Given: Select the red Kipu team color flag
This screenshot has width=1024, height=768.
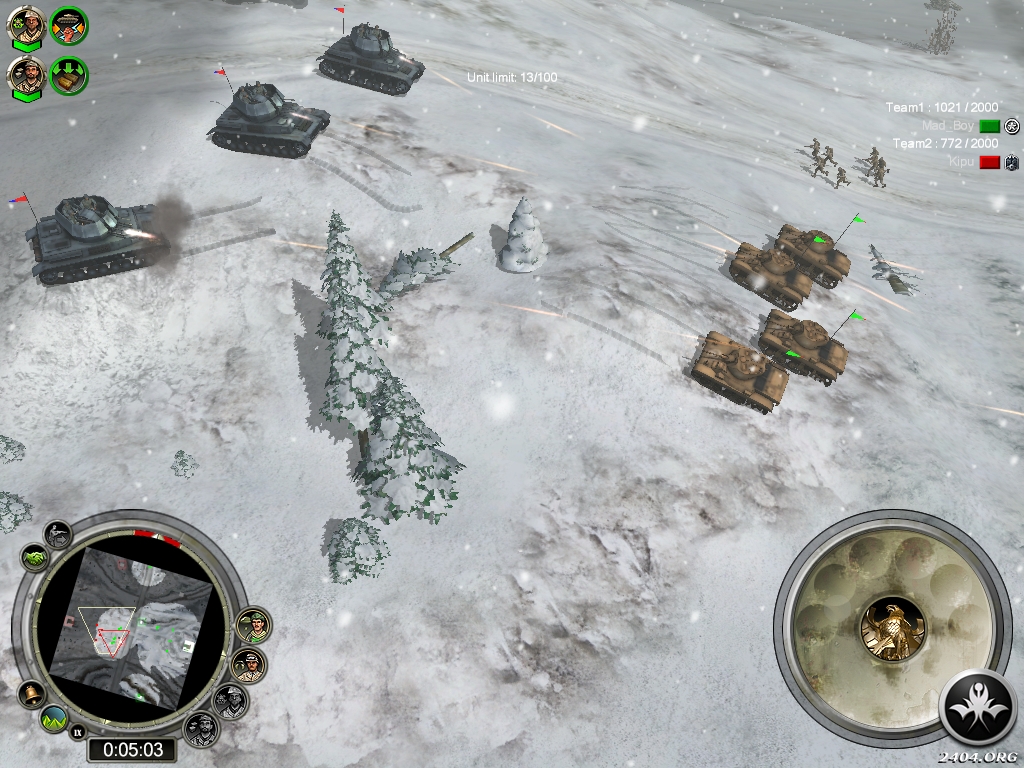Looking at the screenshot, I should (989, 162).
